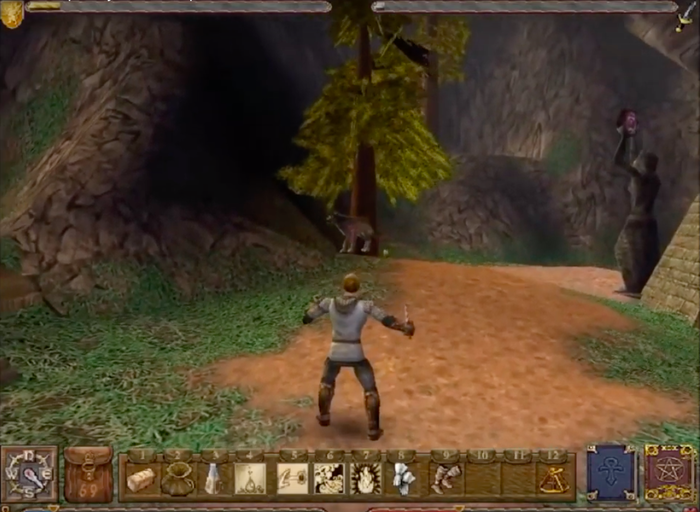Open the blue ankh journal book

pyautogui.click(x=611, y=473)
